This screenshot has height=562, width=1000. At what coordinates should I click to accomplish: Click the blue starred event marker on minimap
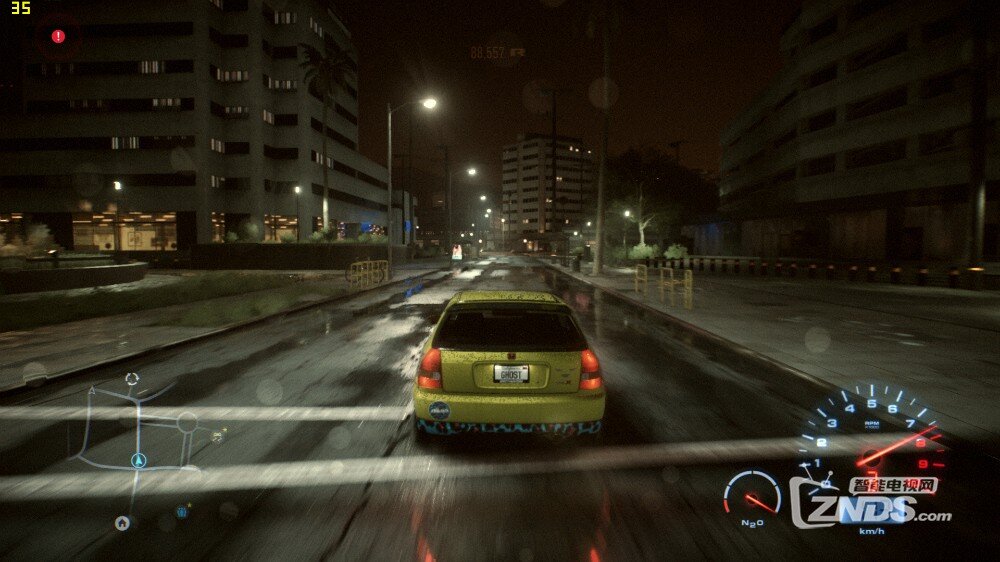pyautogui.click(x=183, y=512)
